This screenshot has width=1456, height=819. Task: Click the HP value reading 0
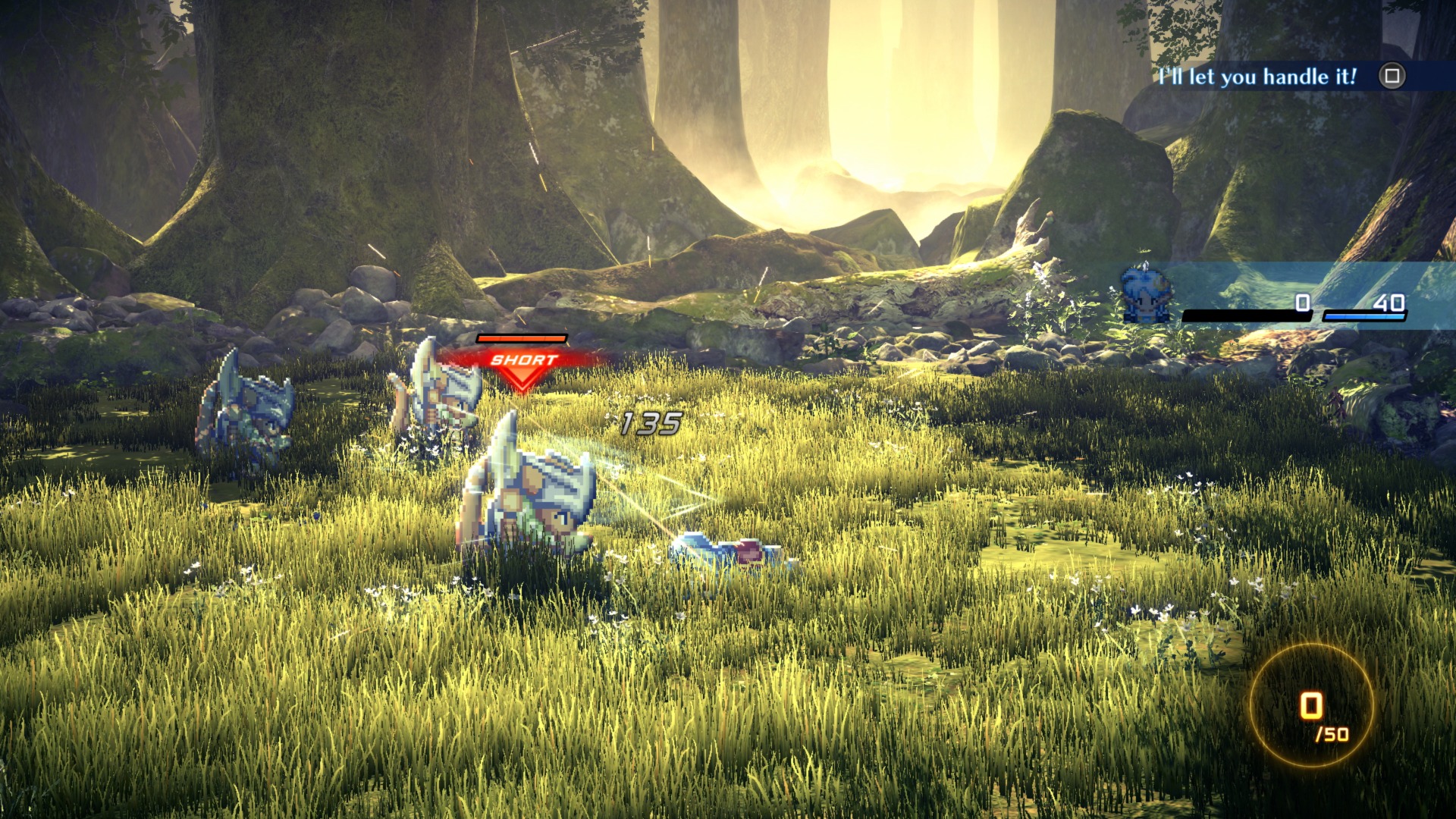click(1306, 301)
